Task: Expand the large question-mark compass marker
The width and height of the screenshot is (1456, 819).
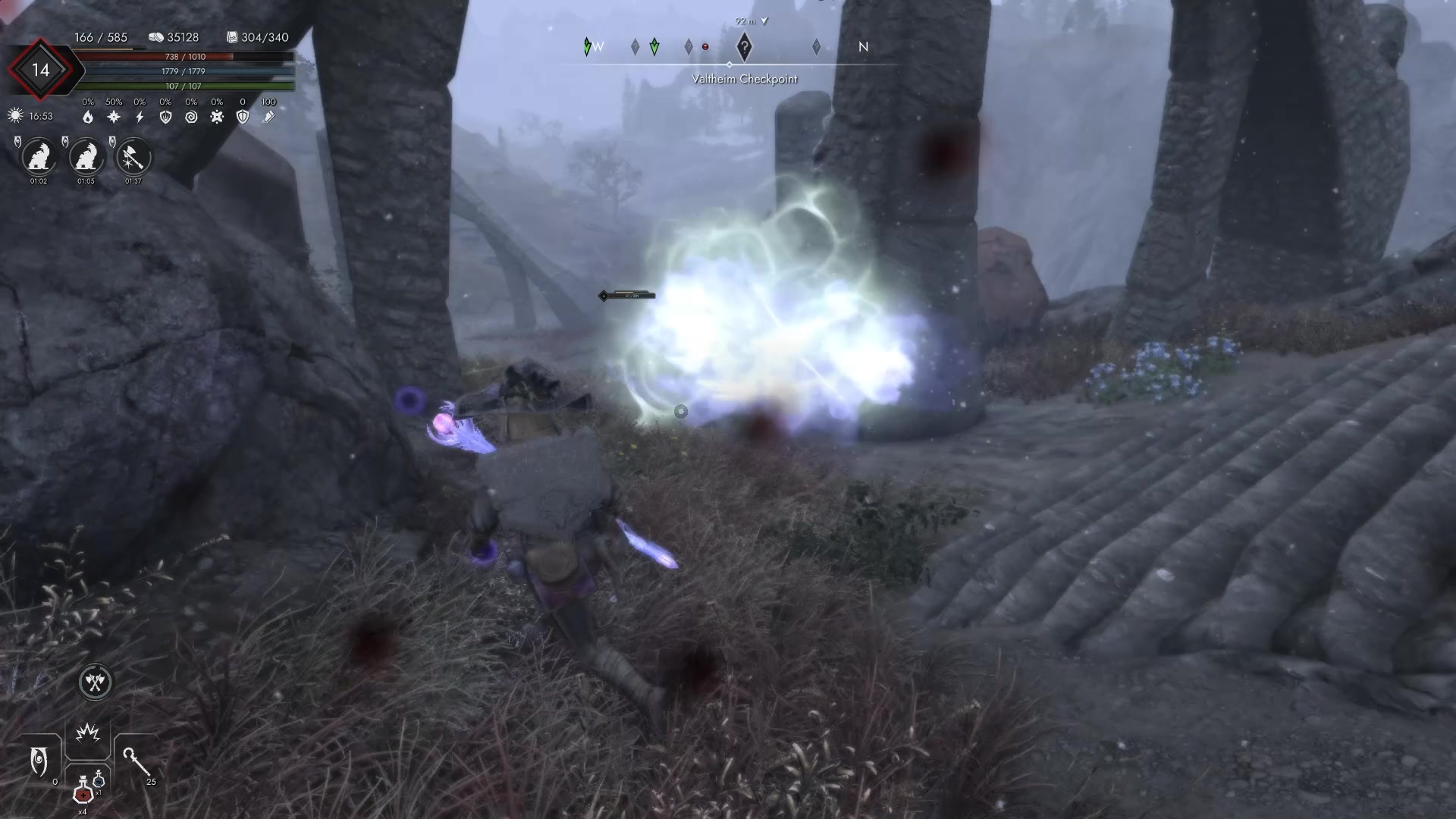Action: click(x=745, y=47)
